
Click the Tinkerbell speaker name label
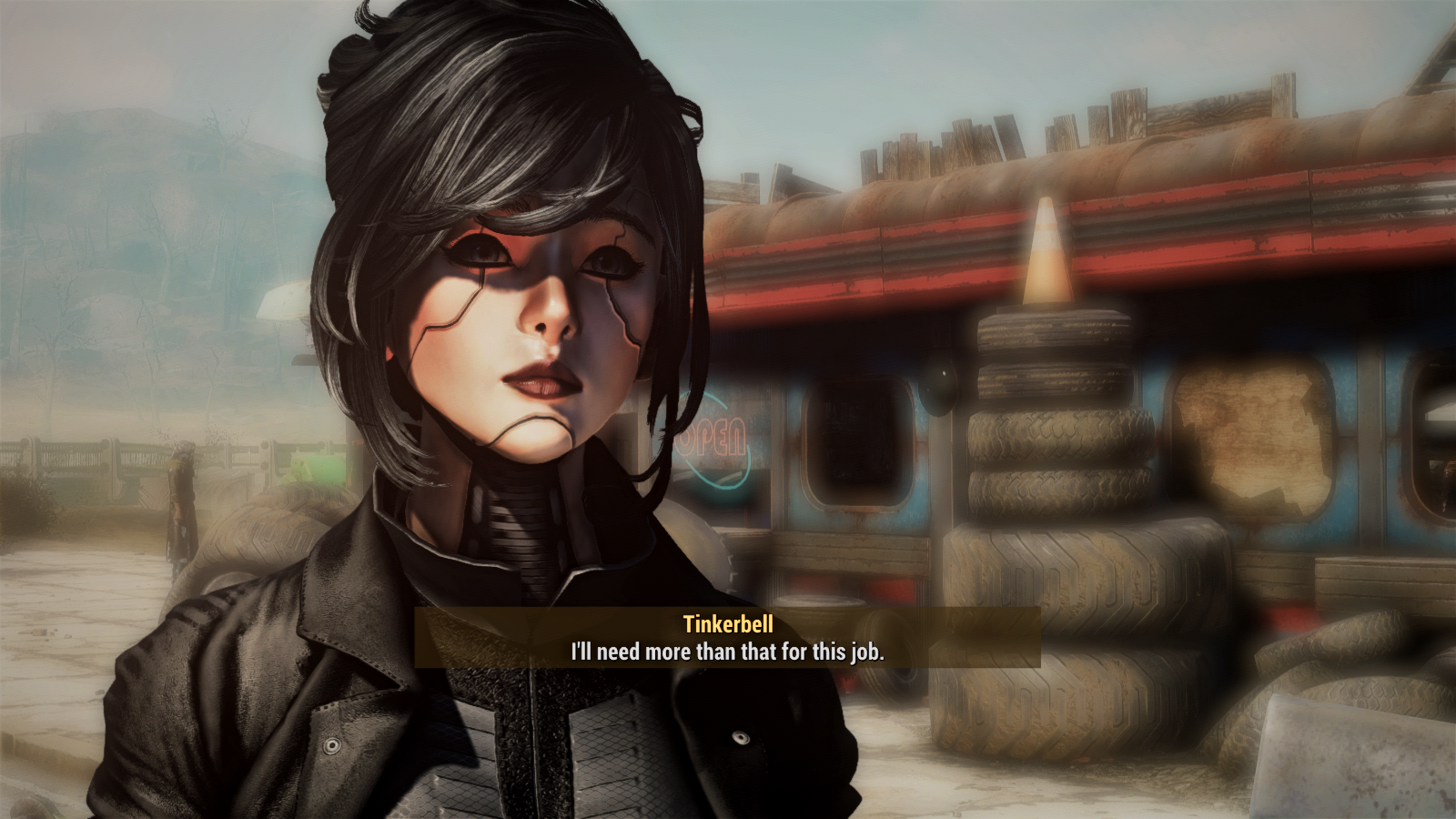tap(727, 624)
